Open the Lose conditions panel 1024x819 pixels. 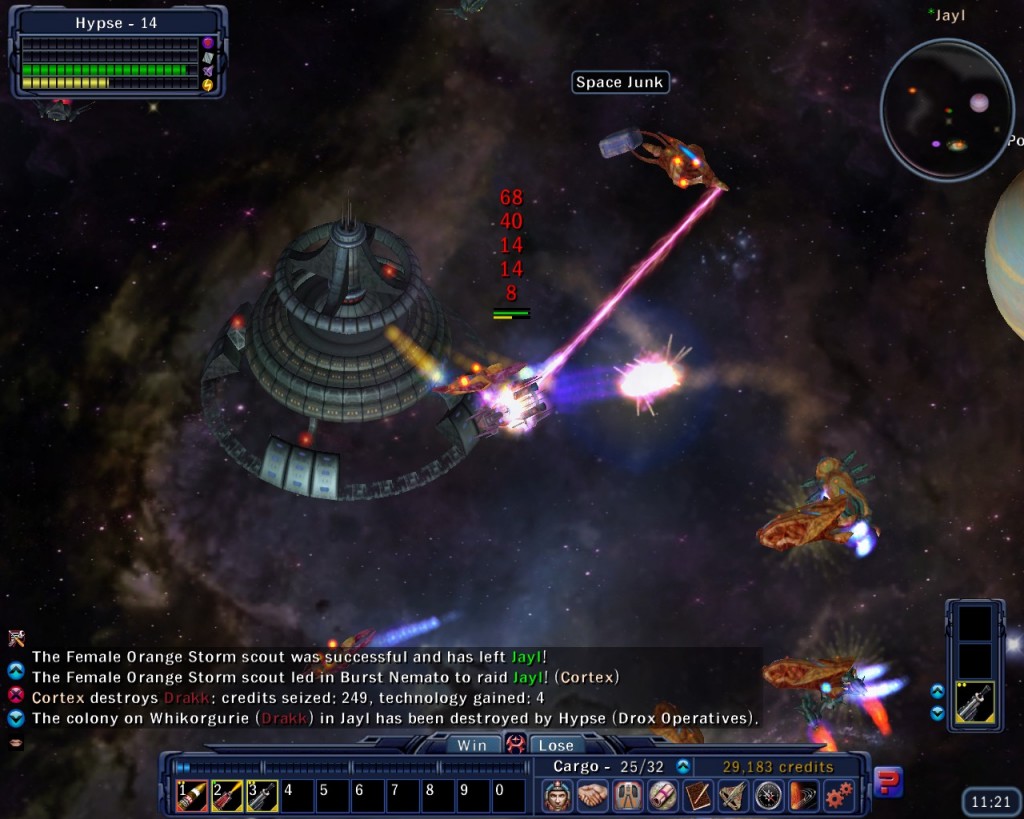tap(556, 745)
